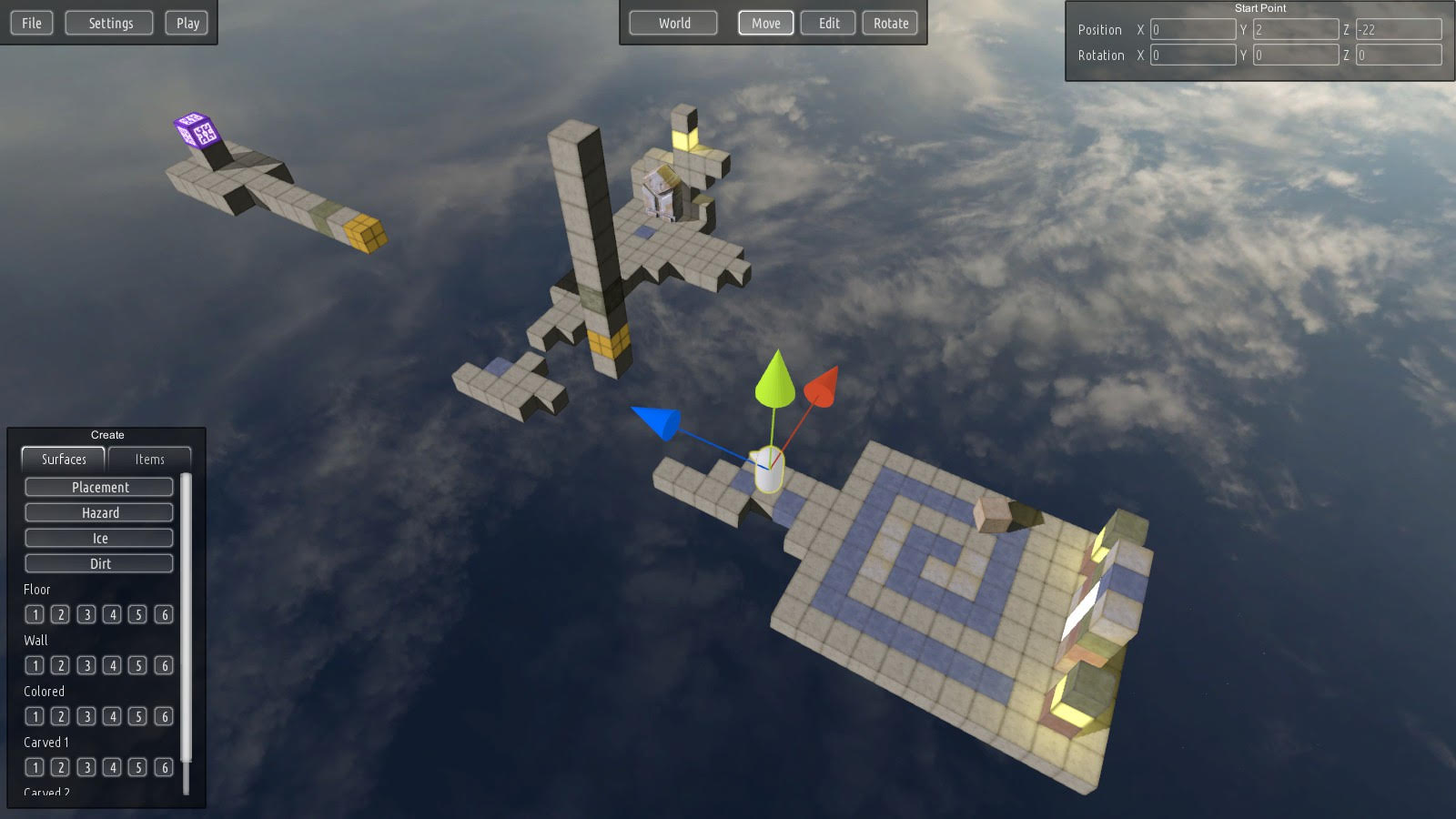This screenshot has height=819, width=1456.
Task: Switch to the Items tab
Action: pos(149,460)
